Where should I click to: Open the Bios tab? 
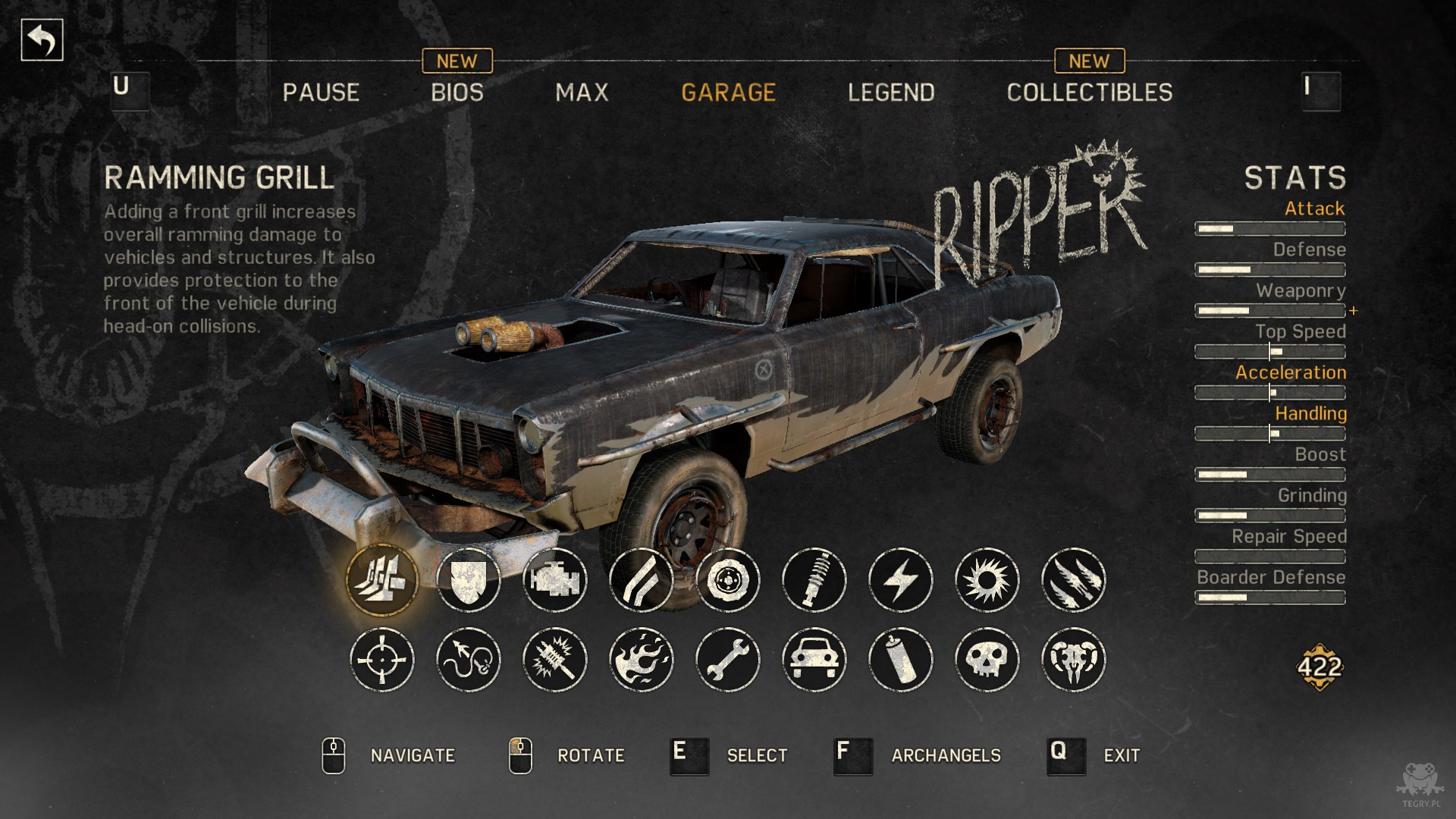tap(457, 93)
